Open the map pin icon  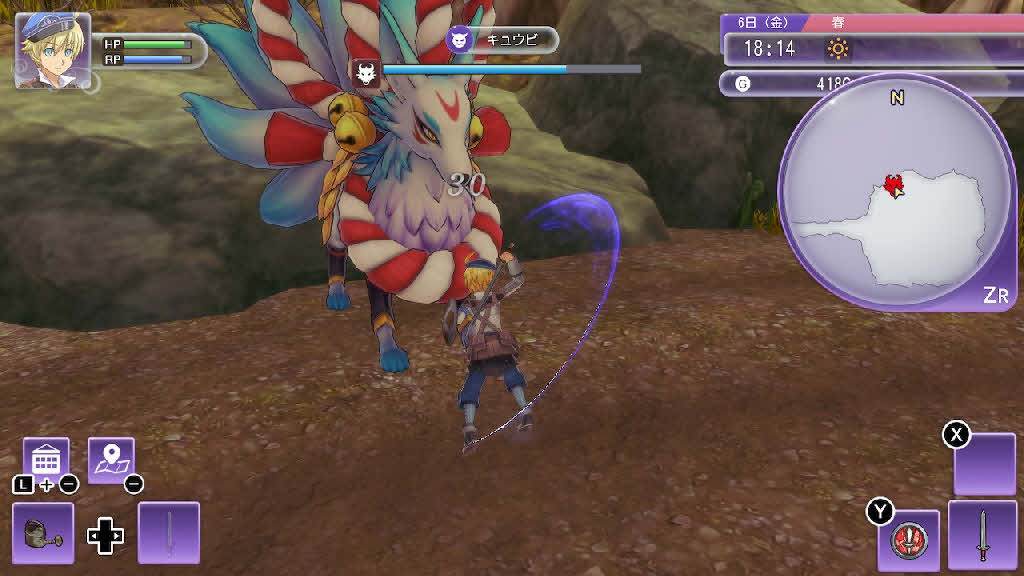tap(111, 459)
